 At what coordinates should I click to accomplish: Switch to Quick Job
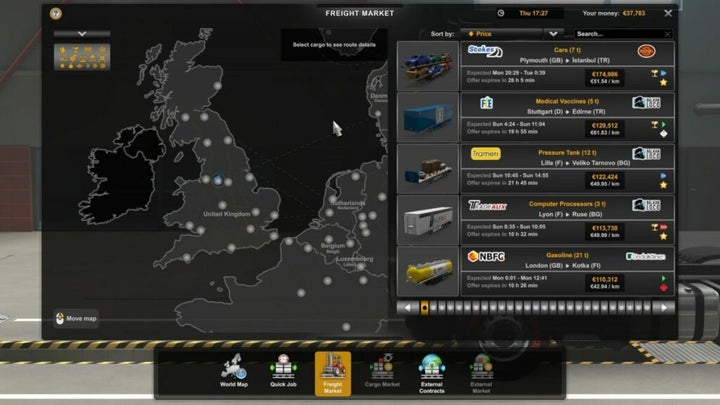tap(283, 372)
